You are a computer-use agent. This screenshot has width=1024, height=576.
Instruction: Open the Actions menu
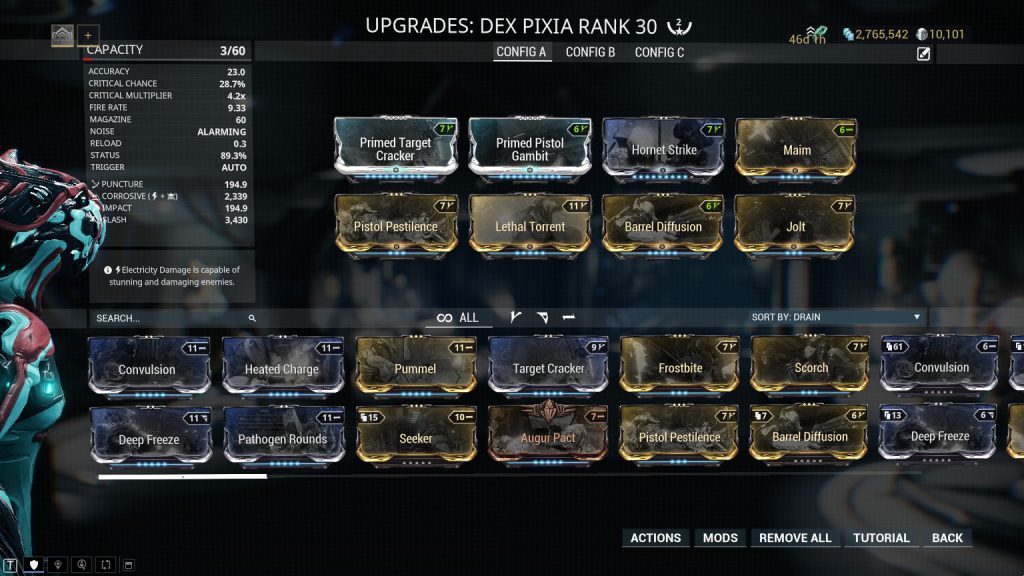click(x=655, y=538)
